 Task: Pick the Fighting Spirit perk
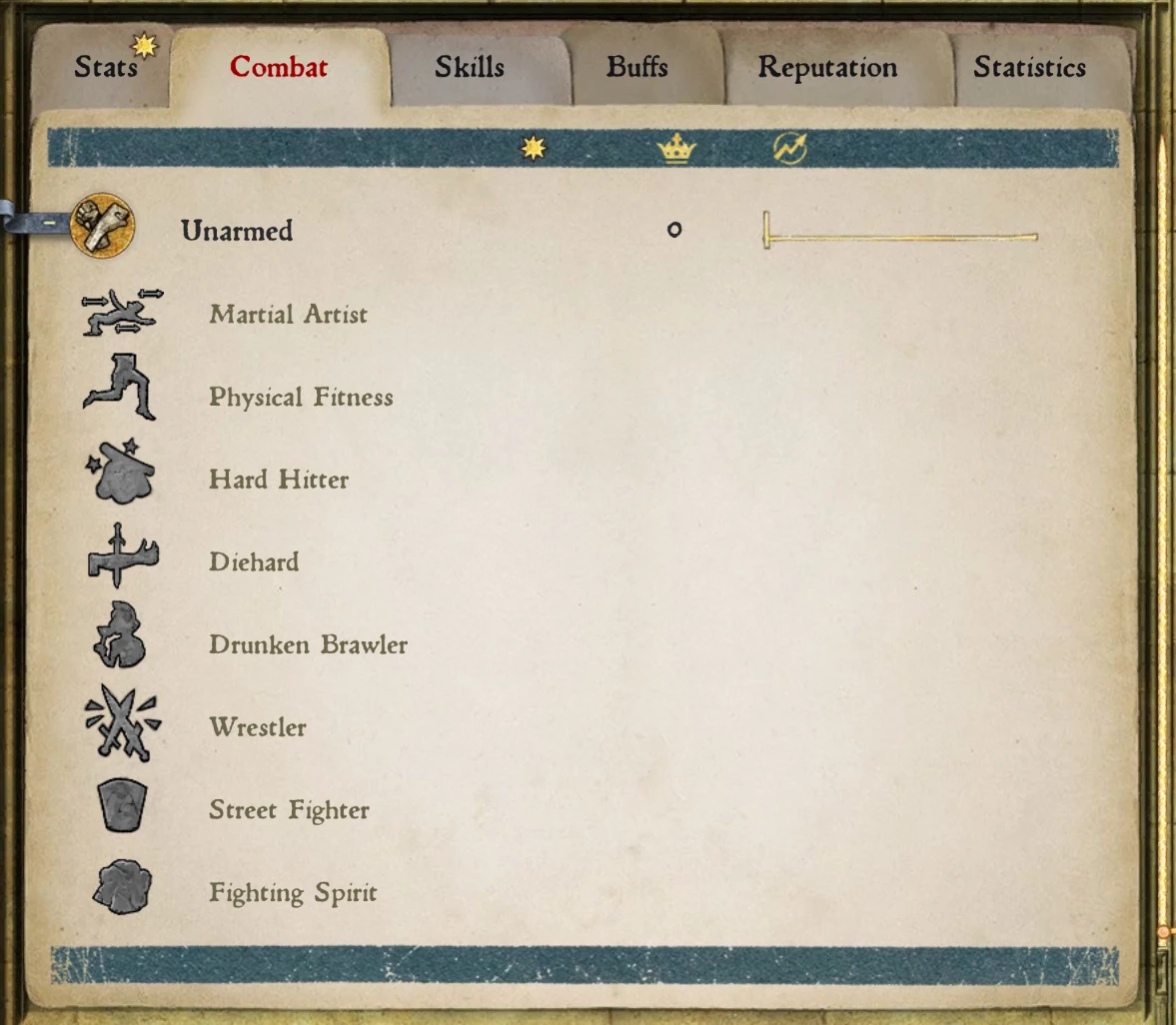[x=293, y=893]
